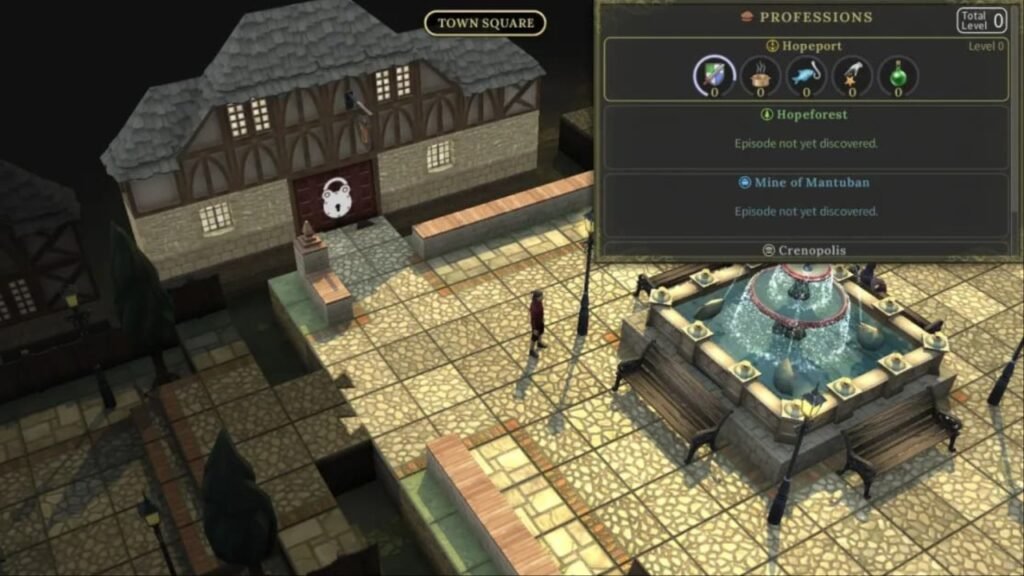The width and height of the screenshot is (1024, 576).
Task: Open the fish and hook profession
Action: tap(807, 76)
